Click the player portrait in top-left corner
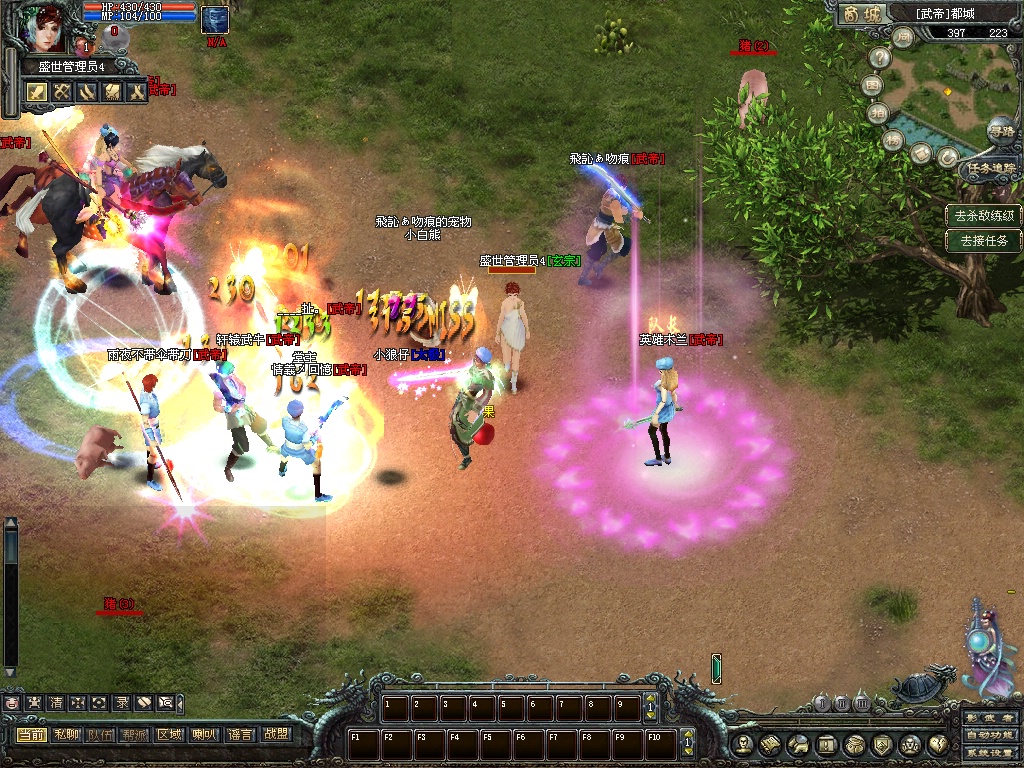 tap(40, 28)
